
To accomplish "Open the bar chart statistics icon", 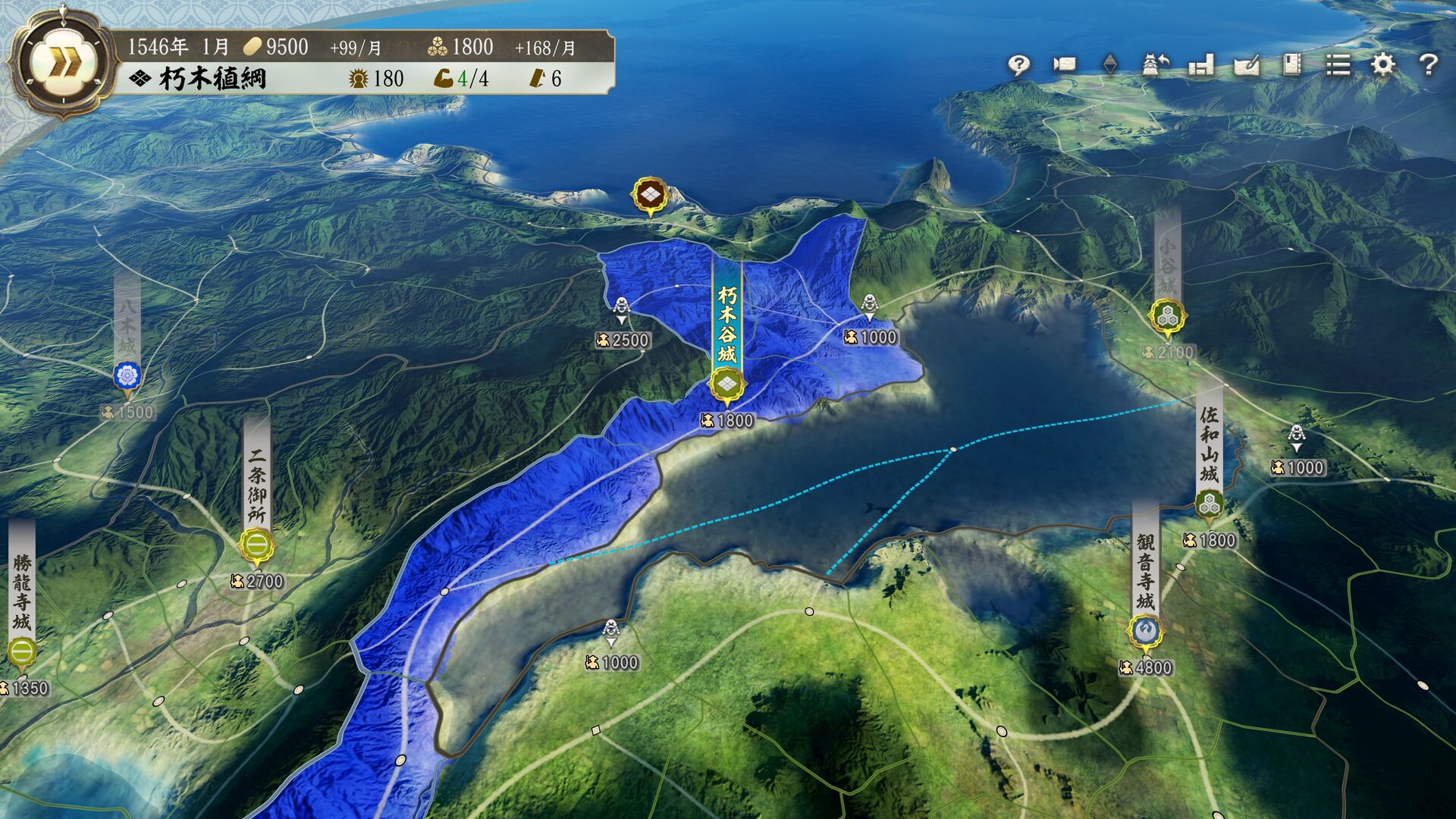I will (1201, 64).
